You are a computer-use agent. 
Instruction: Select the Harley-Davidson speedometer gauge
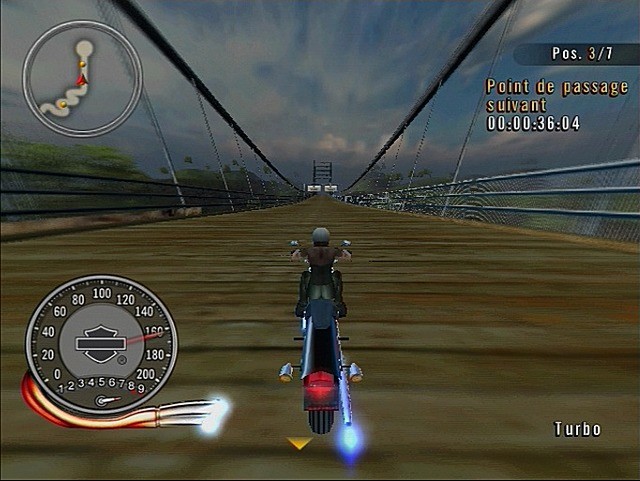pyautogui.click(x=101, y=342)
